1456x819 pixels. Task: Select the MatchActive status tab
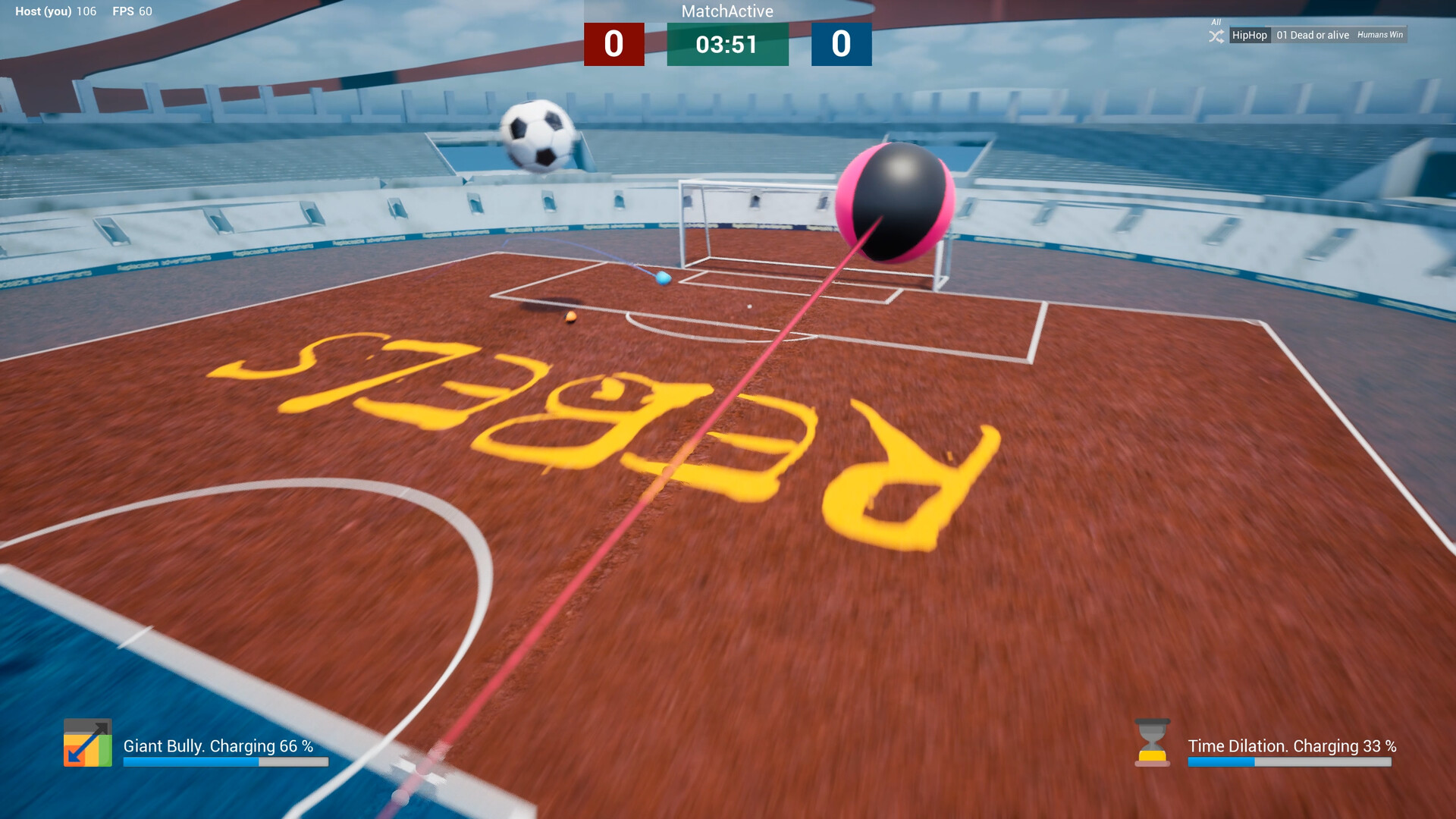pyautogui.click(x=726, y=12)
